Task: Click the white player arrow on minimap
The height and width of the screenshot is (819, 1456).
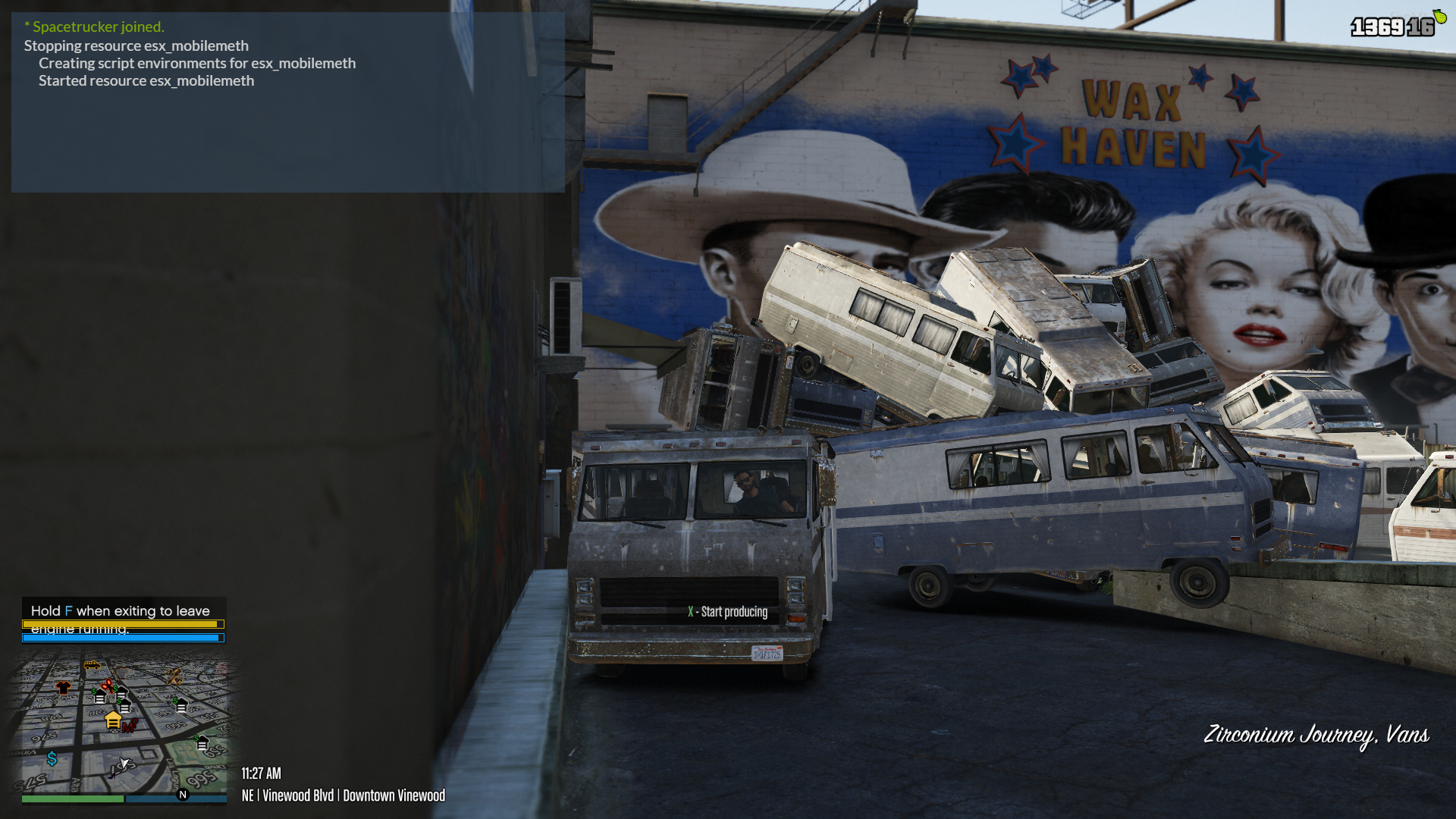Action: click(x=124, y=762)
